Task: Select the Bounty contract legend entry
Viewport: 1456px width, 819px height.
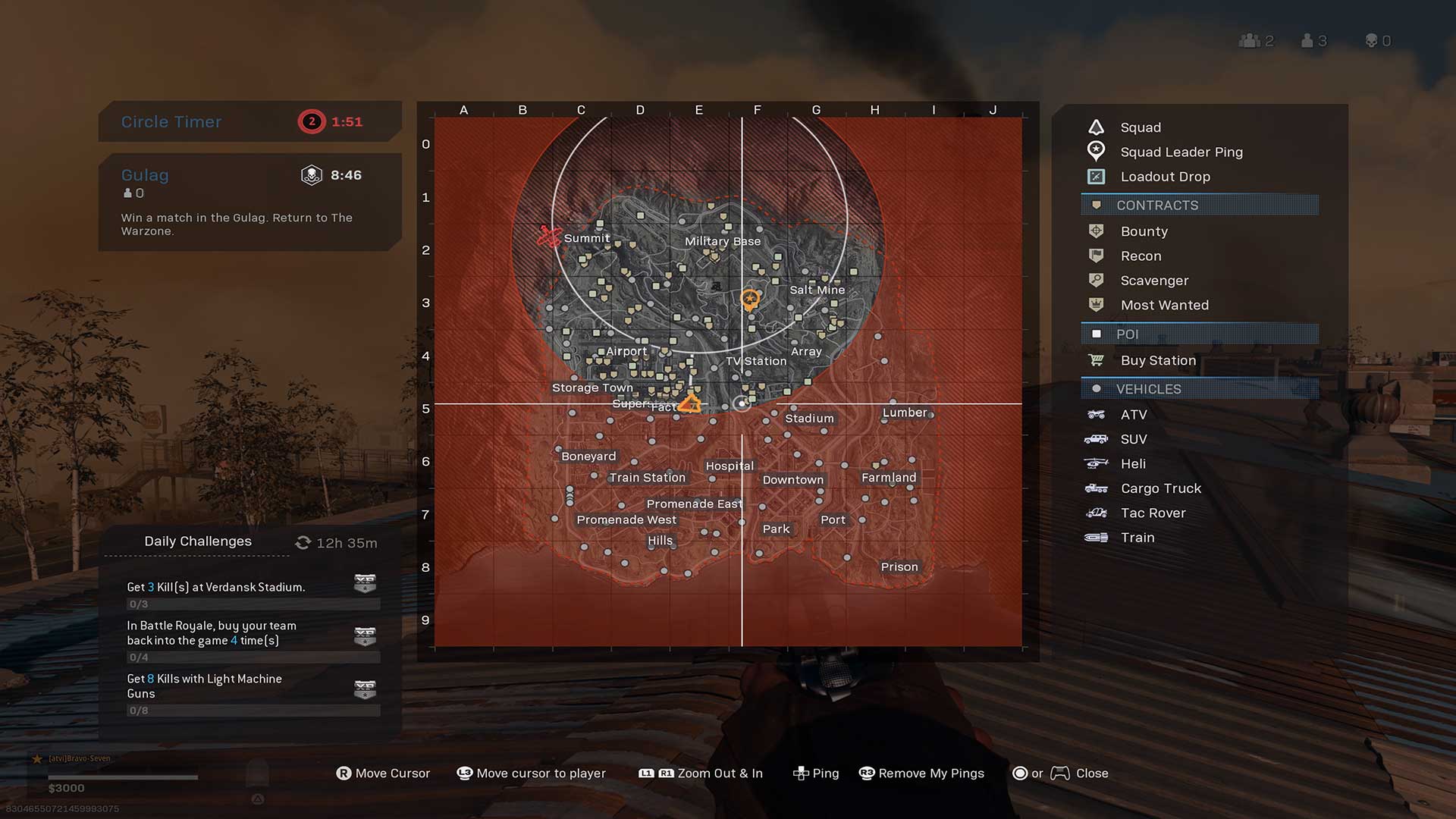Action: (1144, 231)
